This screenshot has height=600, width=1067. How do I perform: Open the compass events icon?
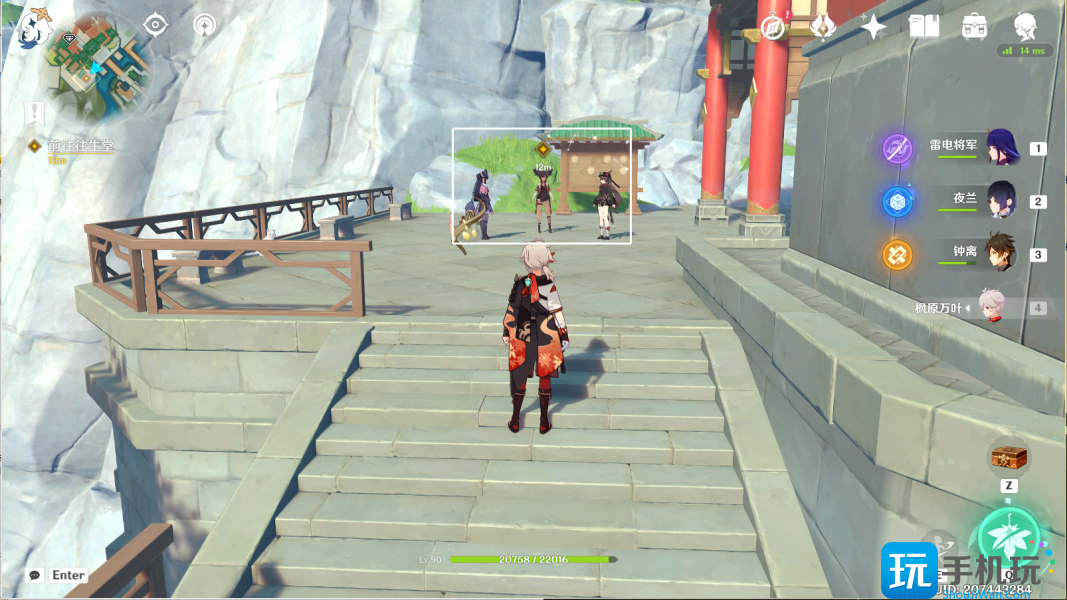[x=773, y=27]
